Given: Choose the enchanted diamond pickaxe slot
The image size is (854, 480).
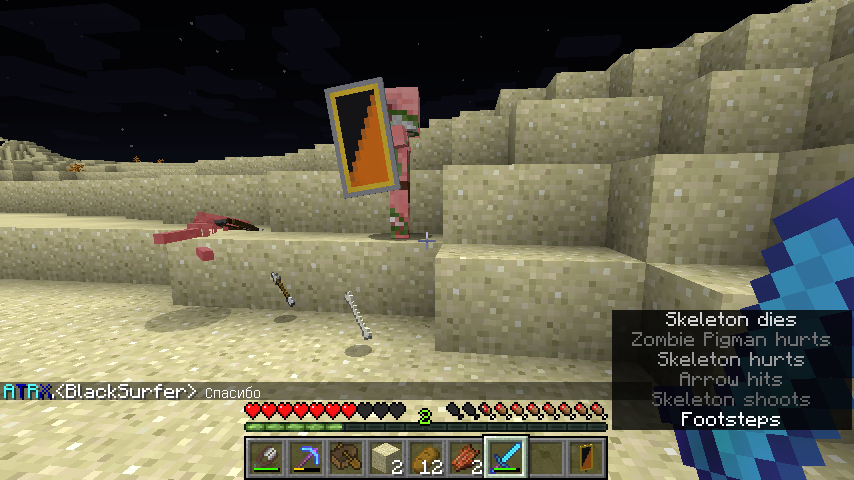Looking at the screenshot, I should 304,457.
